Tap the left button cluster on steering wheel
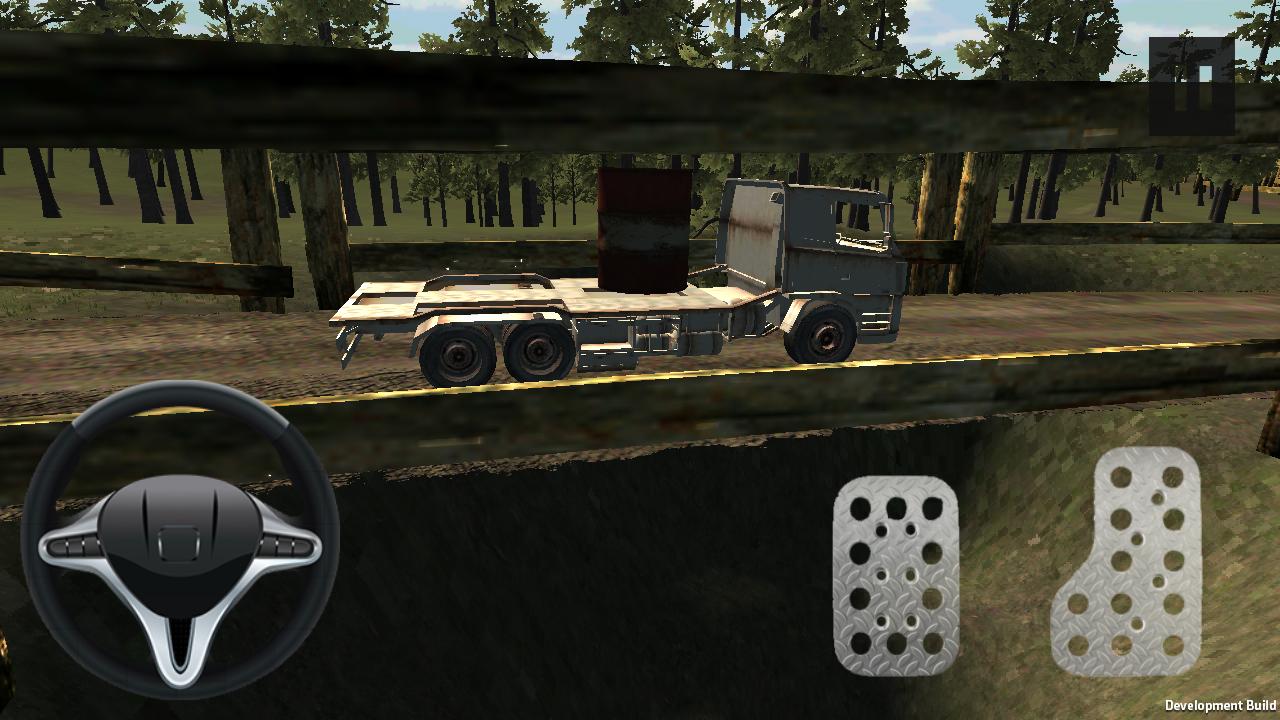 coord(68,548)
